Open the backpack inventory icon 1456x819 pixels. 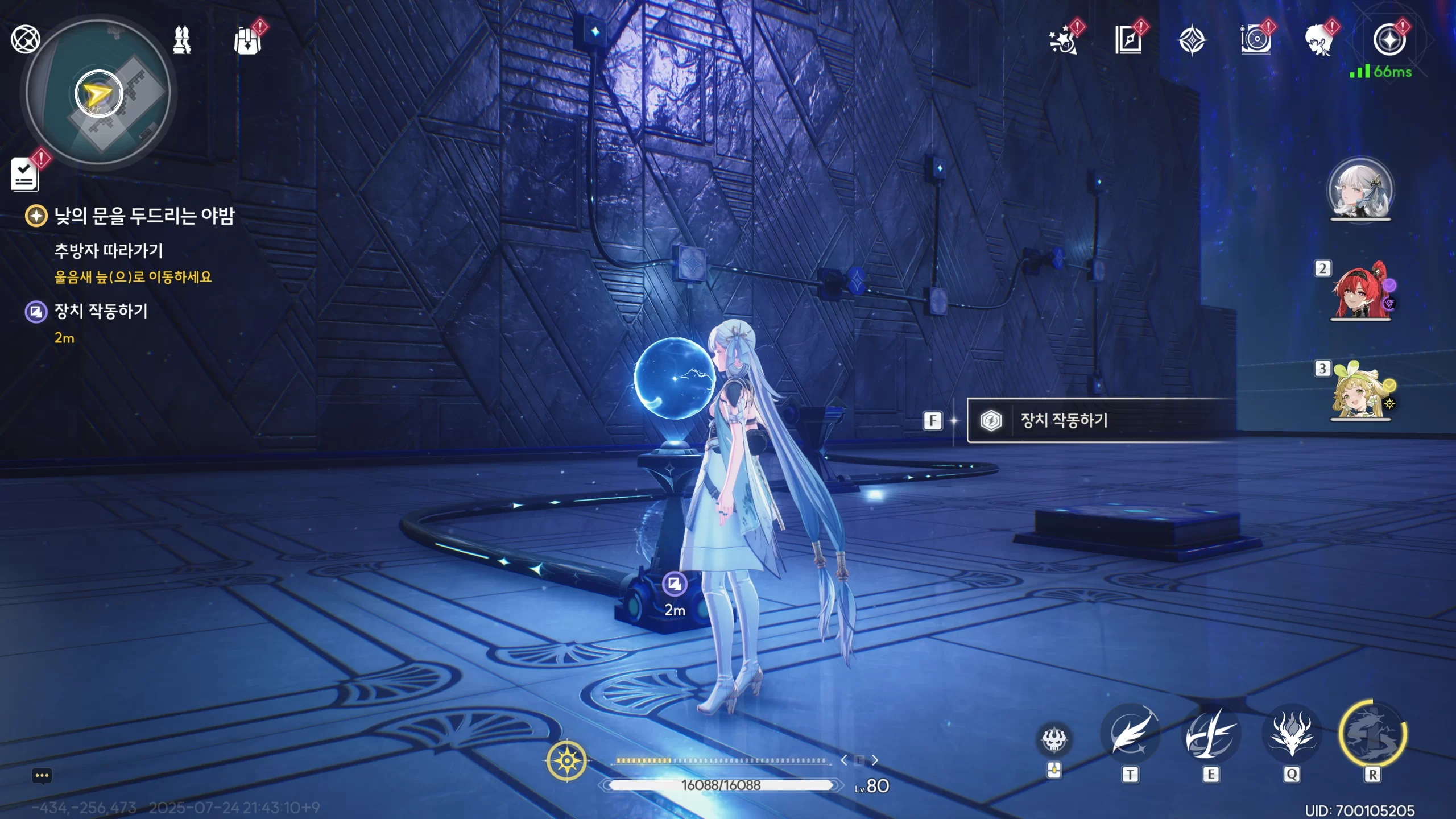point(248,41)
